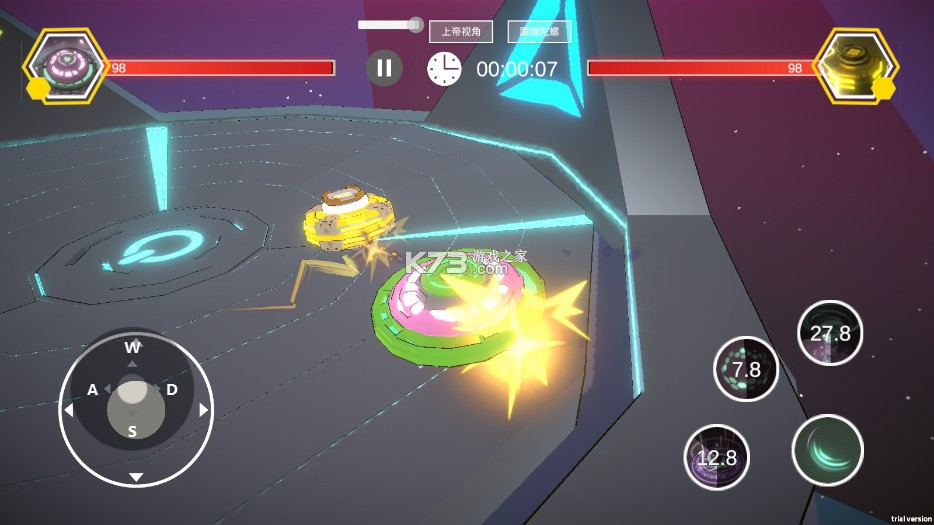Use the green crescent attack skill
This screenshot has height=525, width=934.
coord(827,450)
